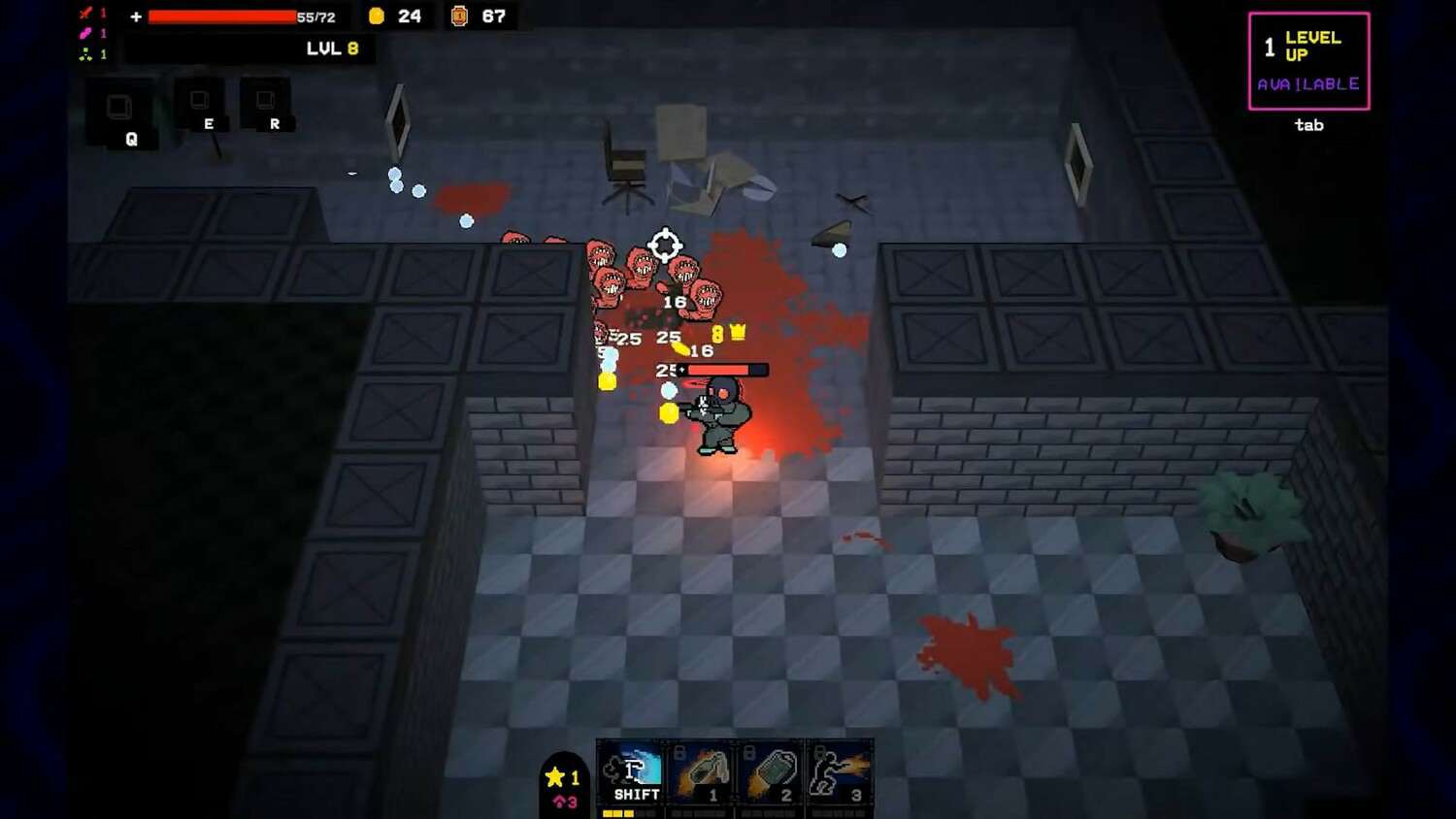
Task: Click the yellow star points badge
Action: [x=563, y=777]
